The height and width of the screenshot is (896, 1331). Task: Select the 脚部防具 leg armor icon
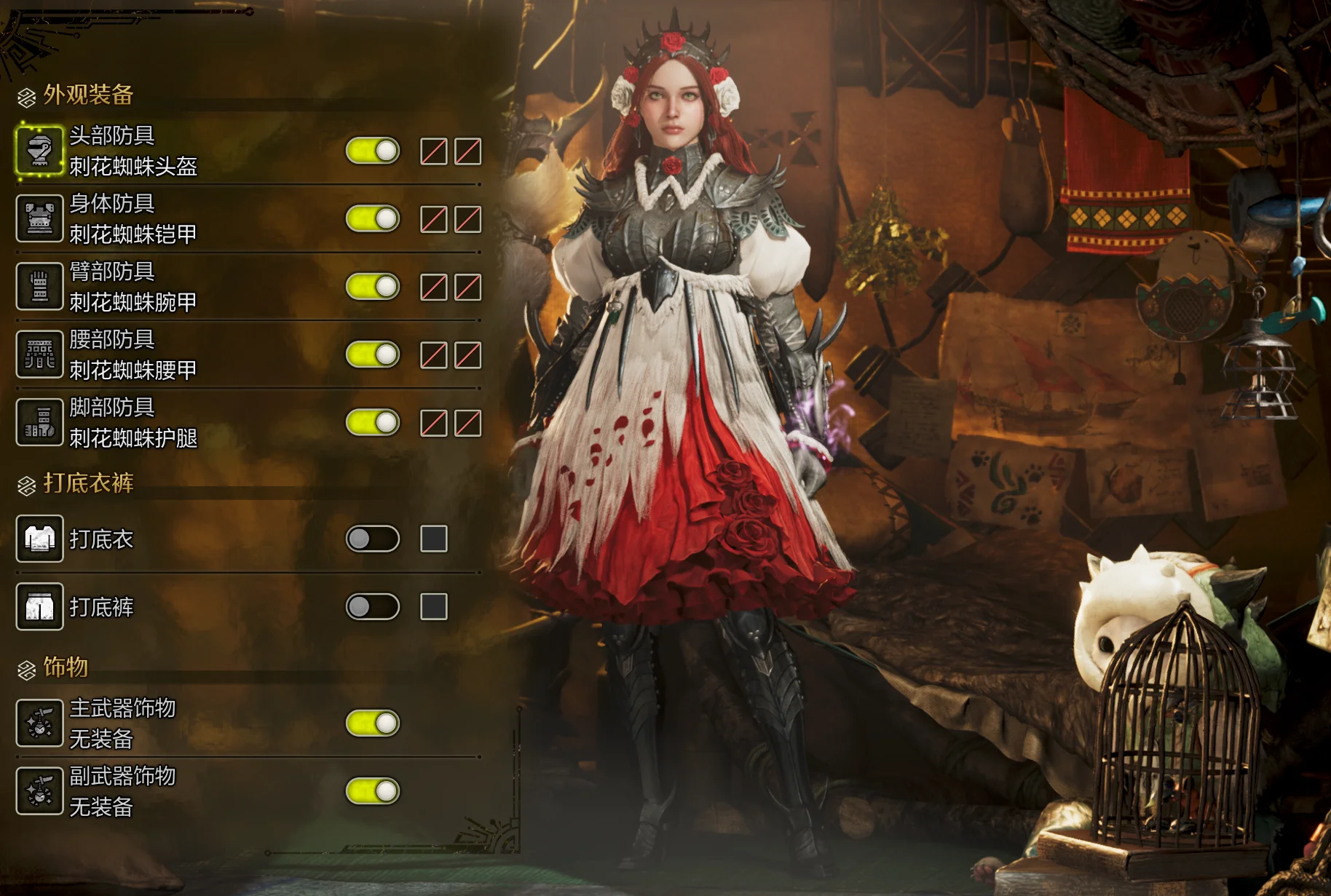[39, 422]
